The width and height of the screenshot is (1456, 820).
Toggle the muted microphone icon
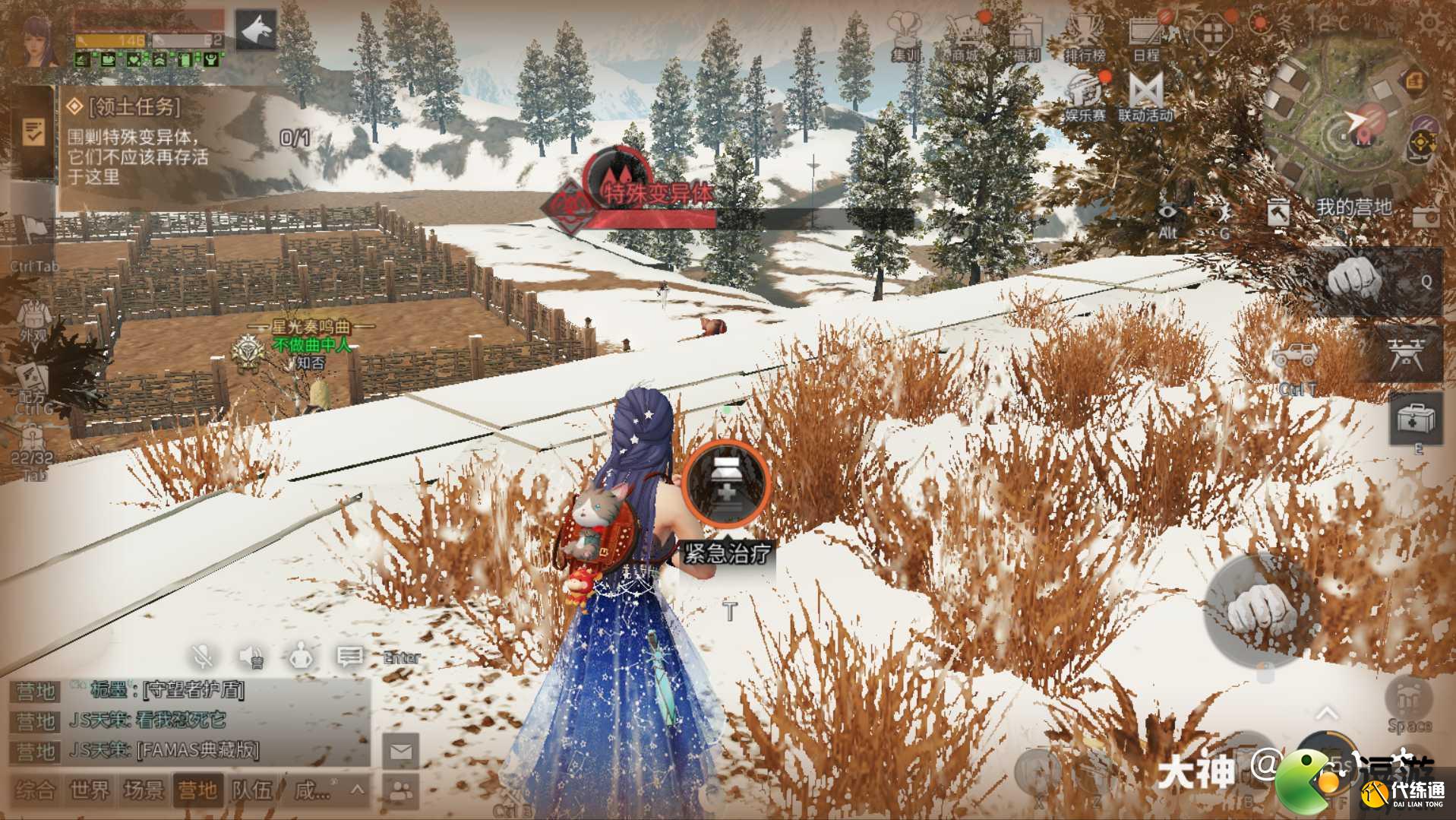click(x=203, y=656)
